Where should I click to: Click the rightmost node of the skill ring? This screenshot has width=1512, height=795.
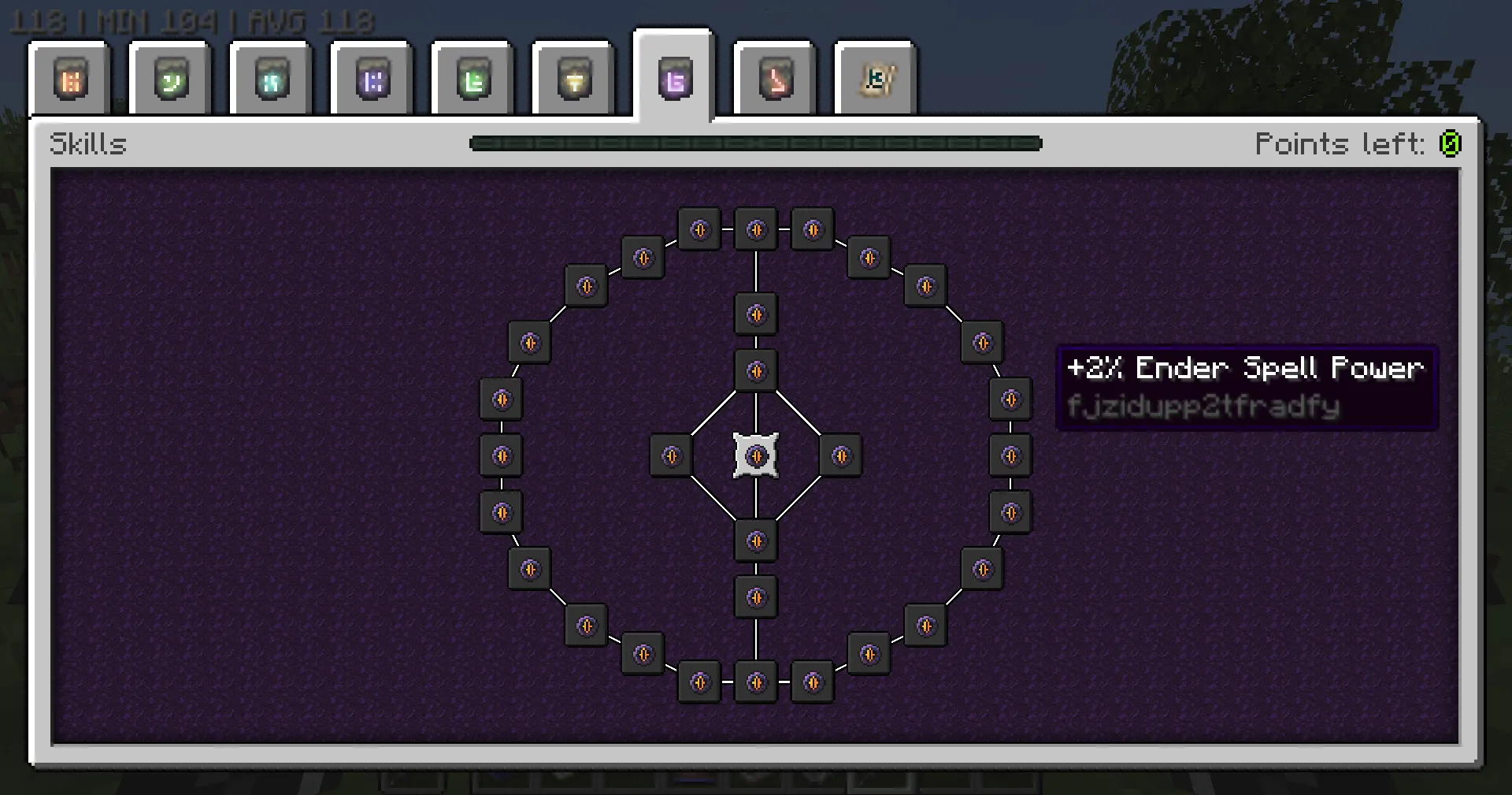pos(1012,455)
